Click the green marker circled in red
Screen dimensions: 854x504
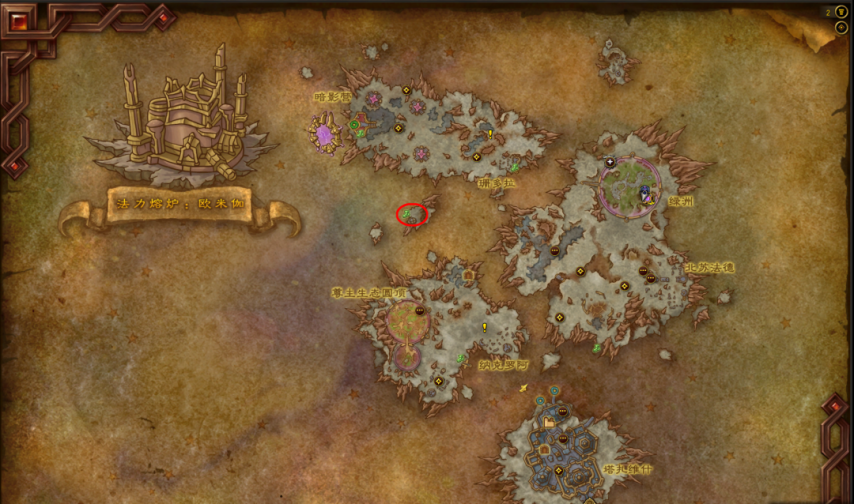(411, 213)
